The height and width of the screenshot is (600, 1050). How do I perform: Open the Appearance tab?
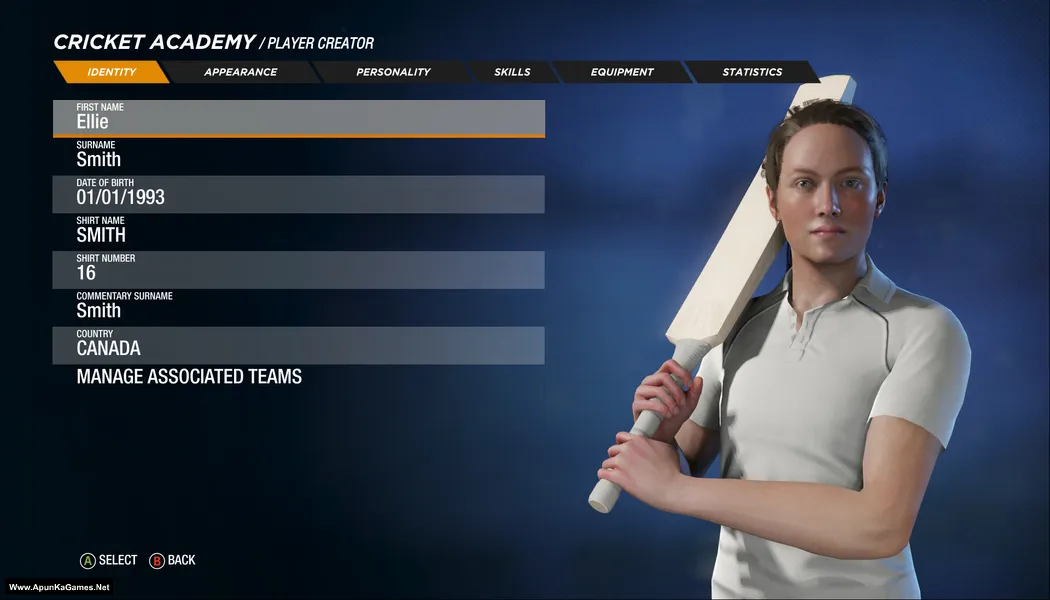pos(240,72)
